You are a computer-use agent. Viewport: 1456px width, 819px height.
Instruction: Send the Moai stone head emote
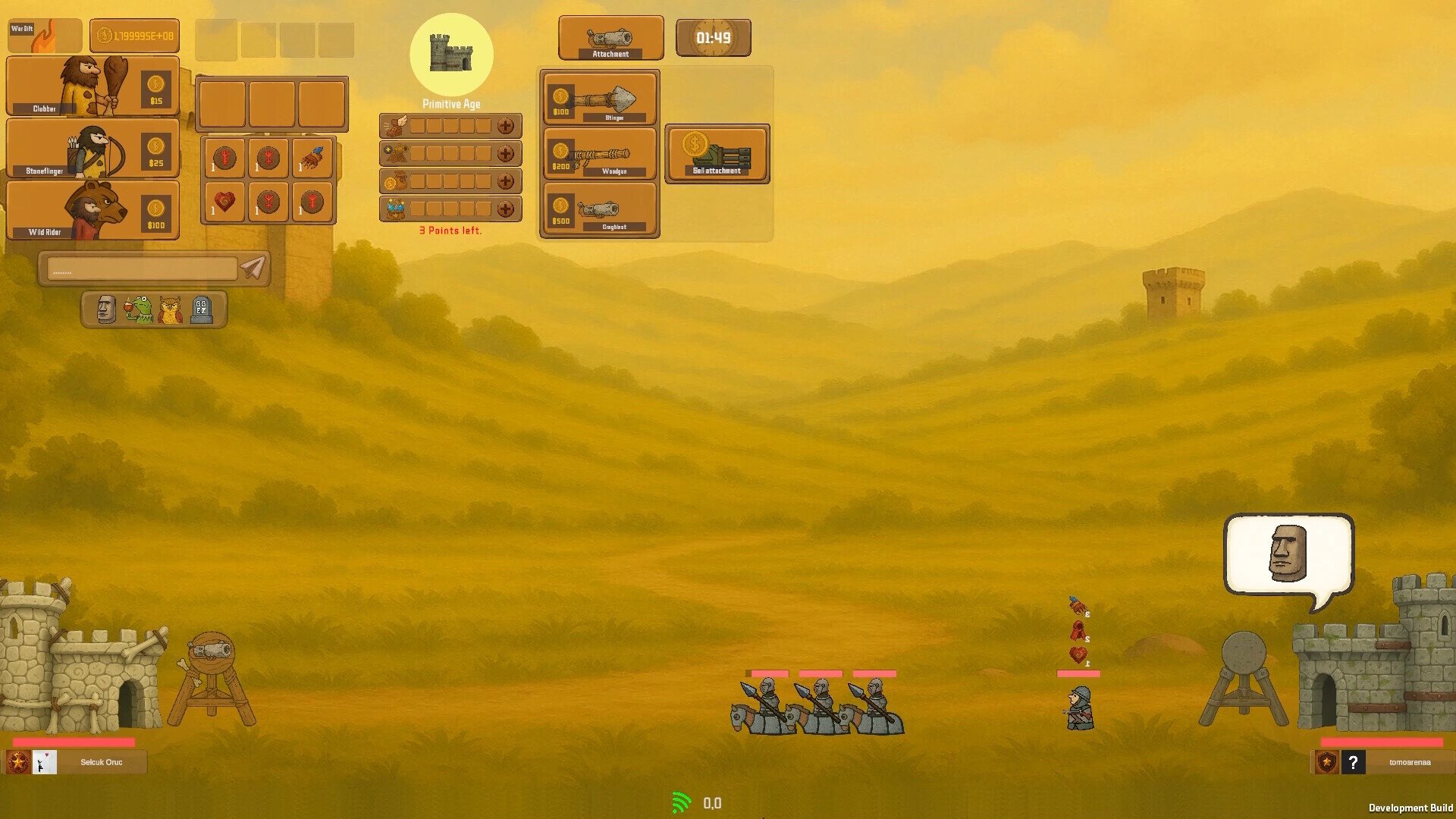(x=106, y=309)
